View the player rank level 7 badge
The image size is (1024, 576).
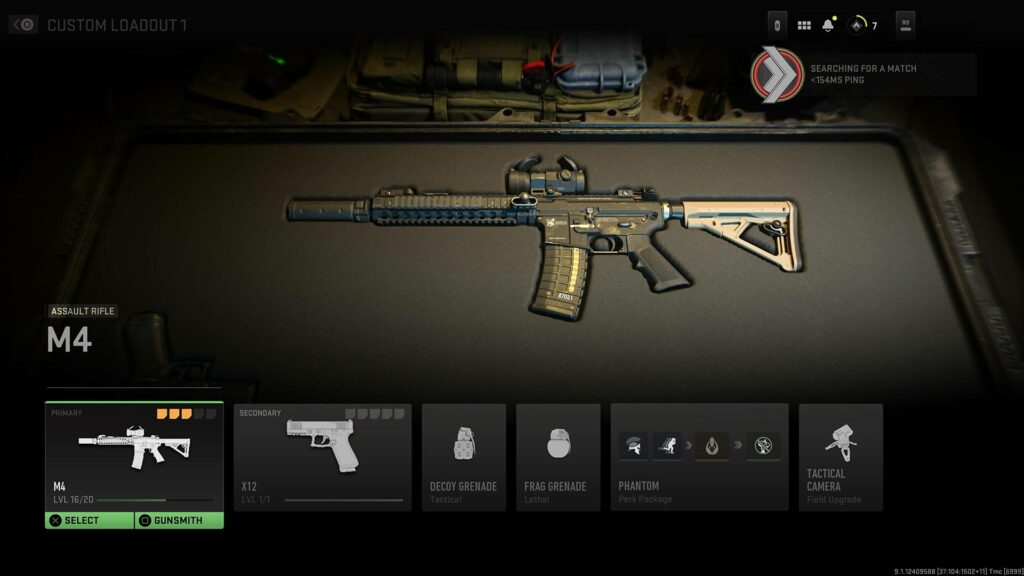(x=862, y=25)
